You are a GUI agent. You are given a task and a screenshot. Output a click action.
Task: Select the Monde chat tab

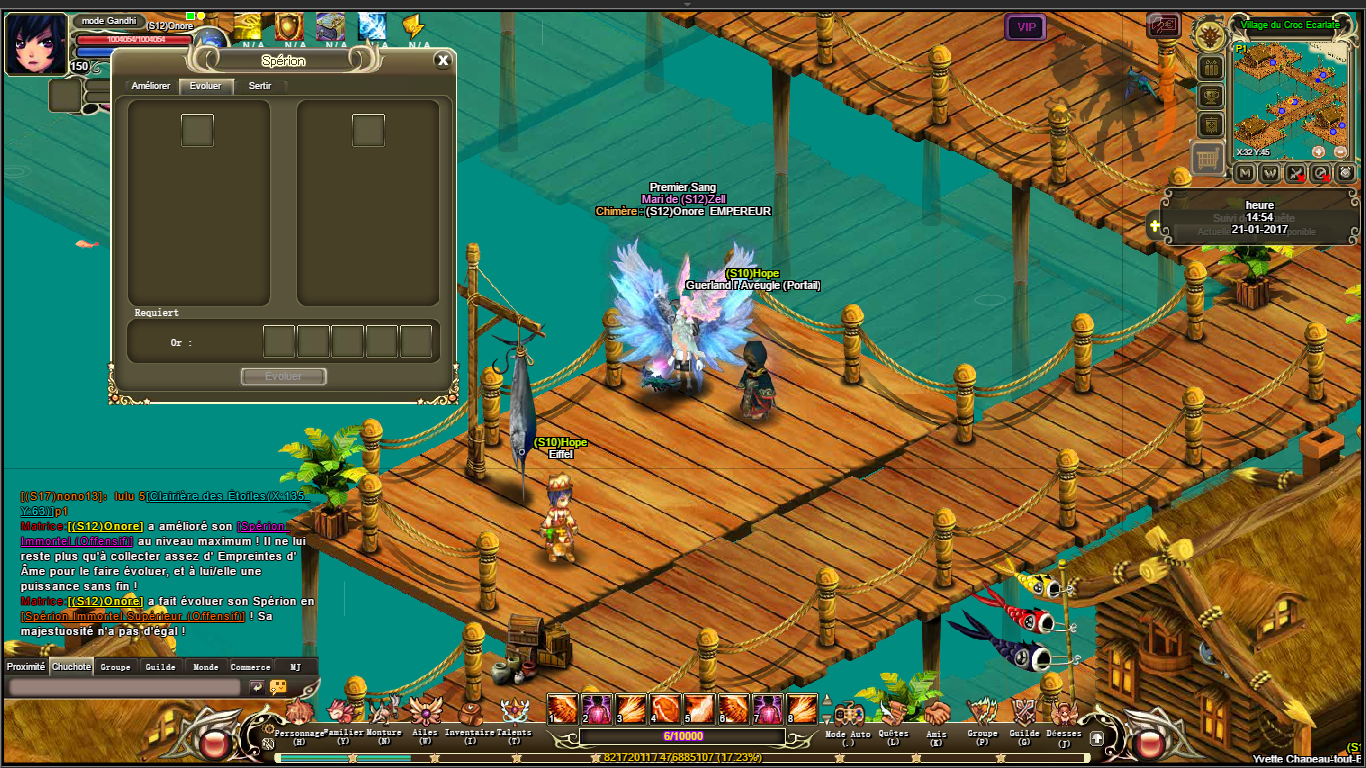(x=205, y=667)
